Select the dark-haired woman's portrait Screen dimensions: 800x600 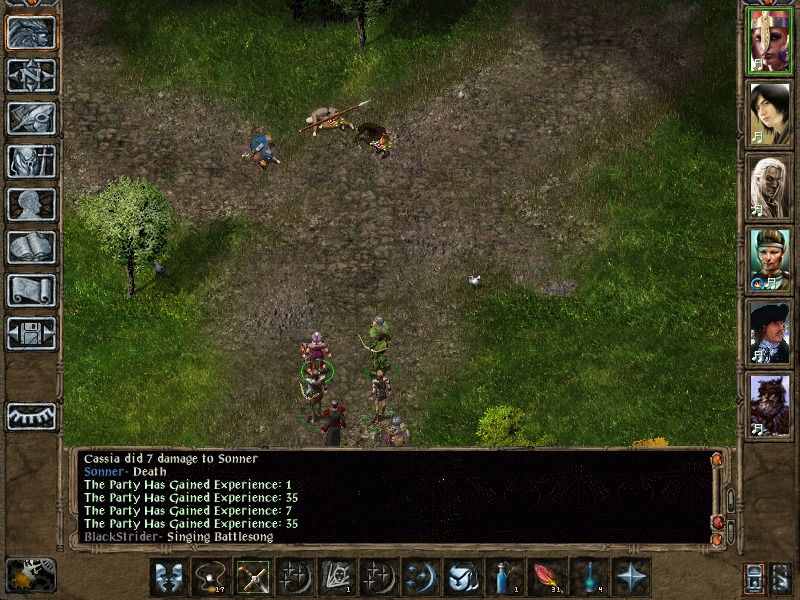(770, 113)
